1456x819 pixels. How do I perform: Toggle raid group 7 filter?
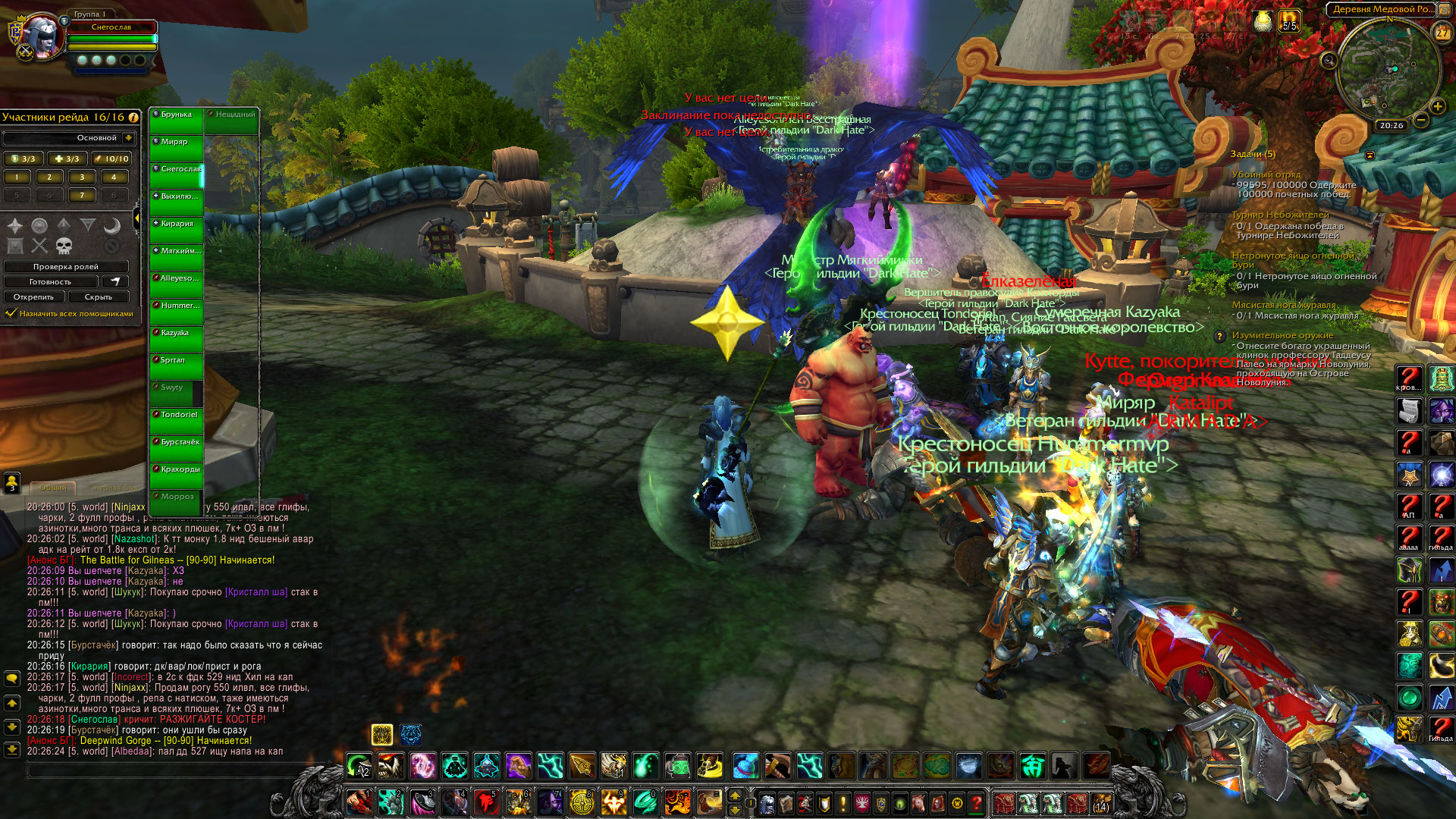click(82, 196)
